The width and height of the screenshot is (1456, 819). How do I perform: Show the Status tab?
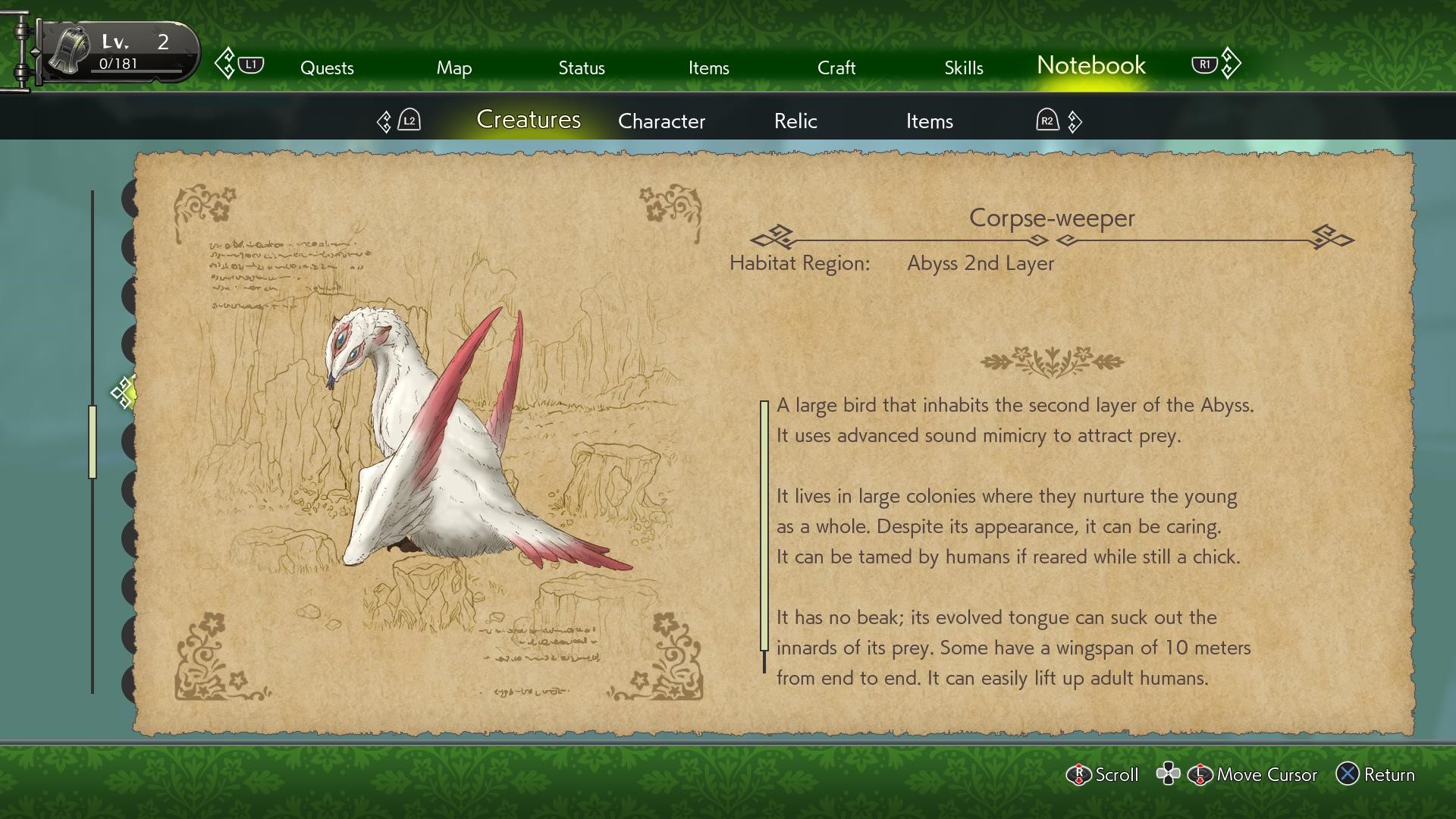581,67
